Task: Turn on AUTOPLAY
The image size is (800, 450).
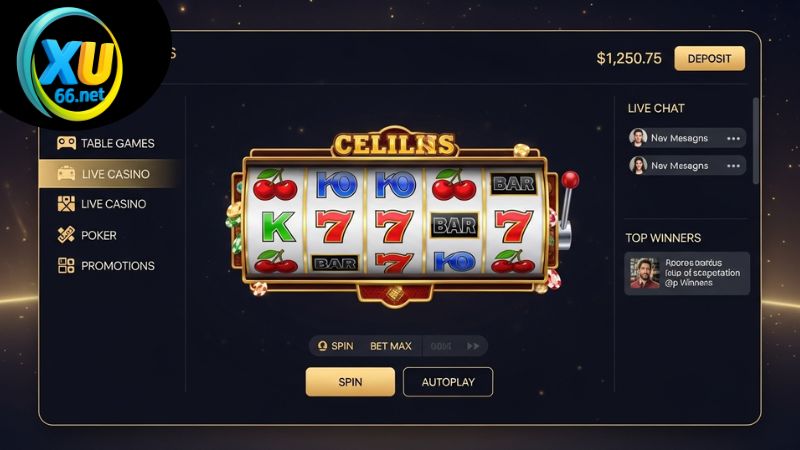Action: coord(447,382)
